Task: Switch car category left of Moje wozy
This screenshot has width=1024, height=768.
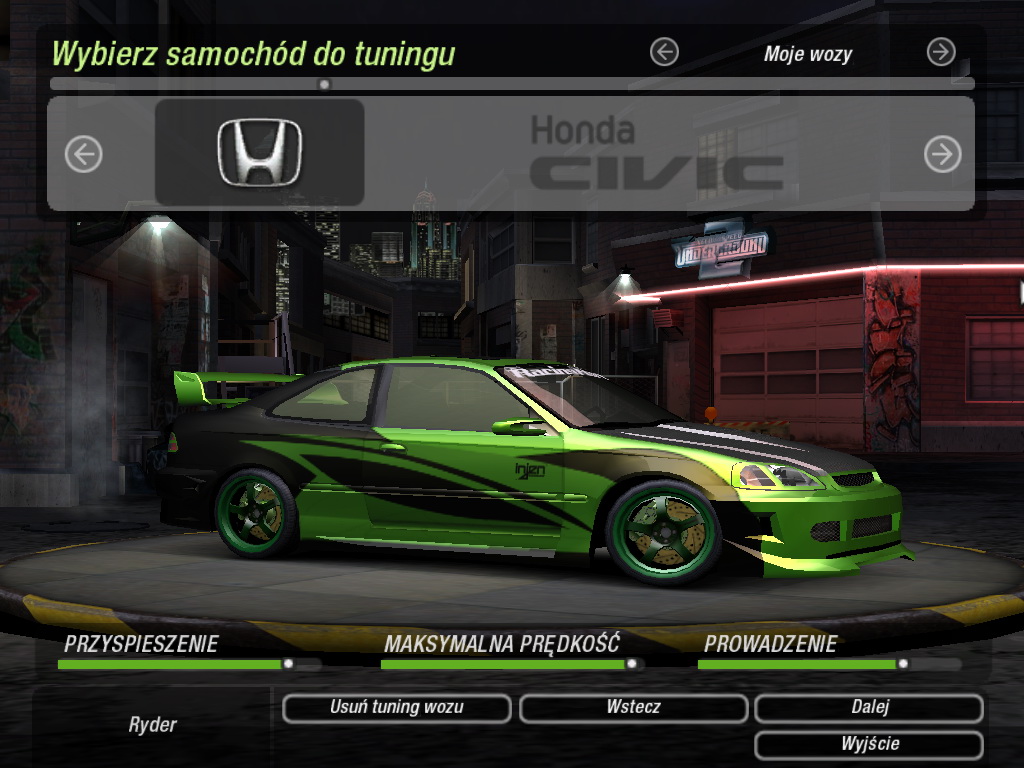Action: 664,52
